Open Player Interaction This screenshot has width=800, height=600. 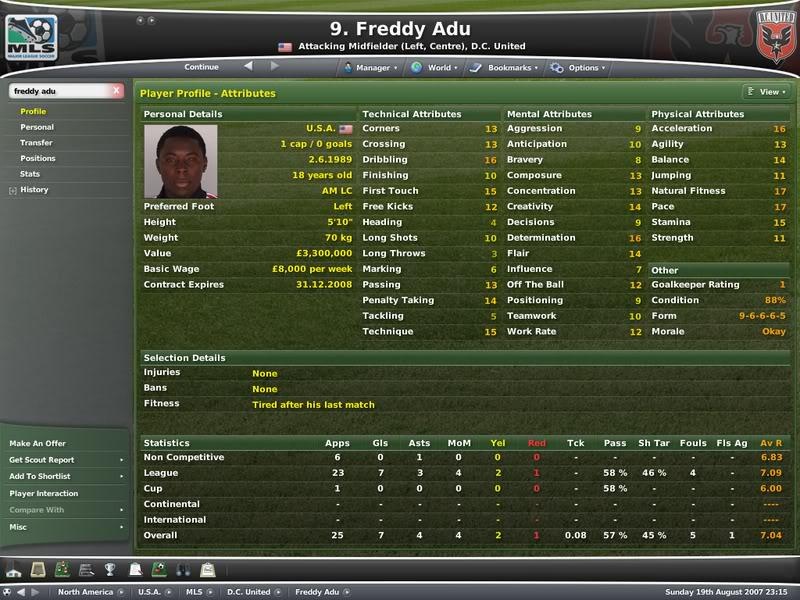coord(44,493)
